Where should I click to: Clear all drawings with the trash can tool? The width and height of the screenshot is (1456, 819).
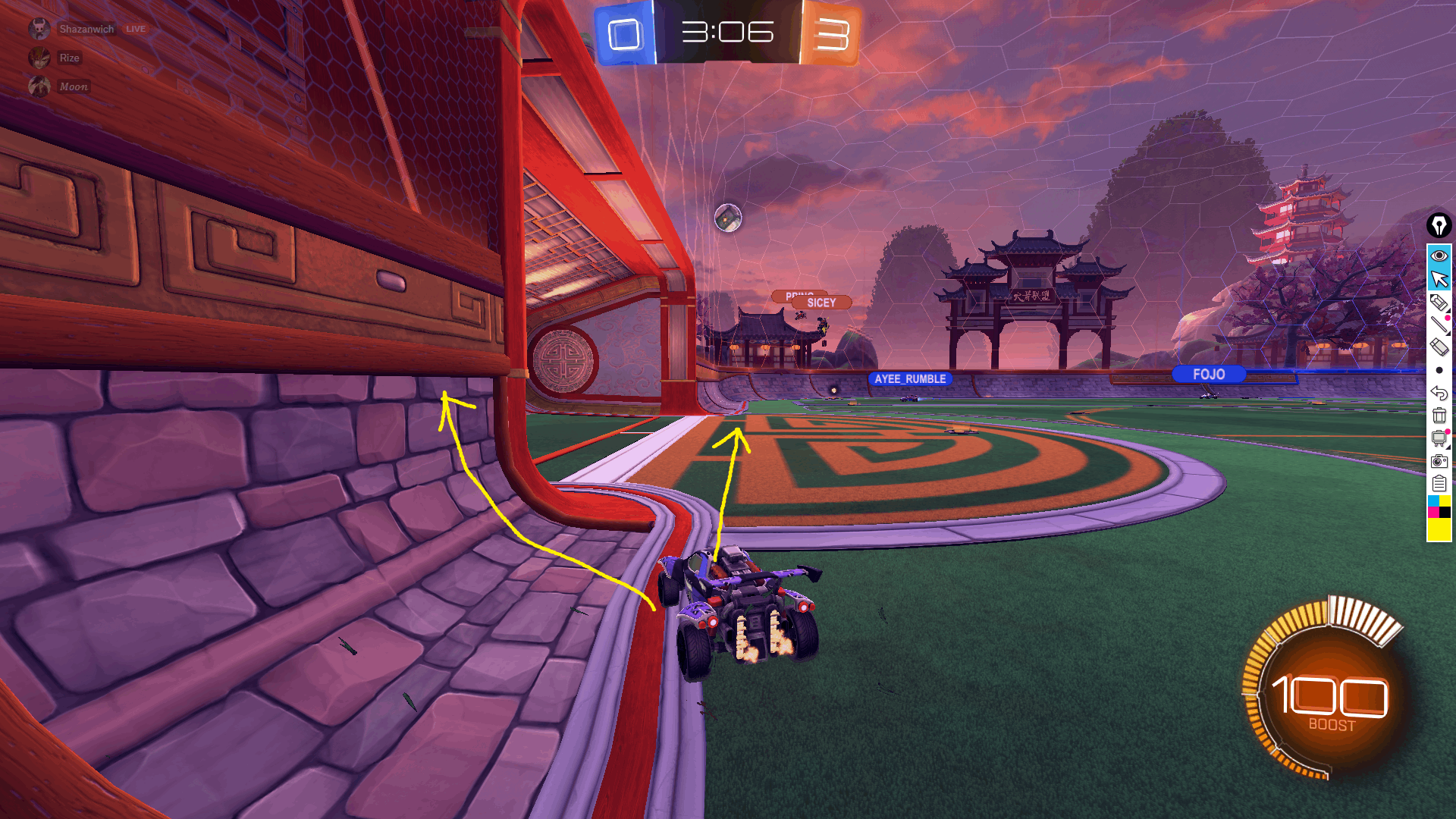1439,416
